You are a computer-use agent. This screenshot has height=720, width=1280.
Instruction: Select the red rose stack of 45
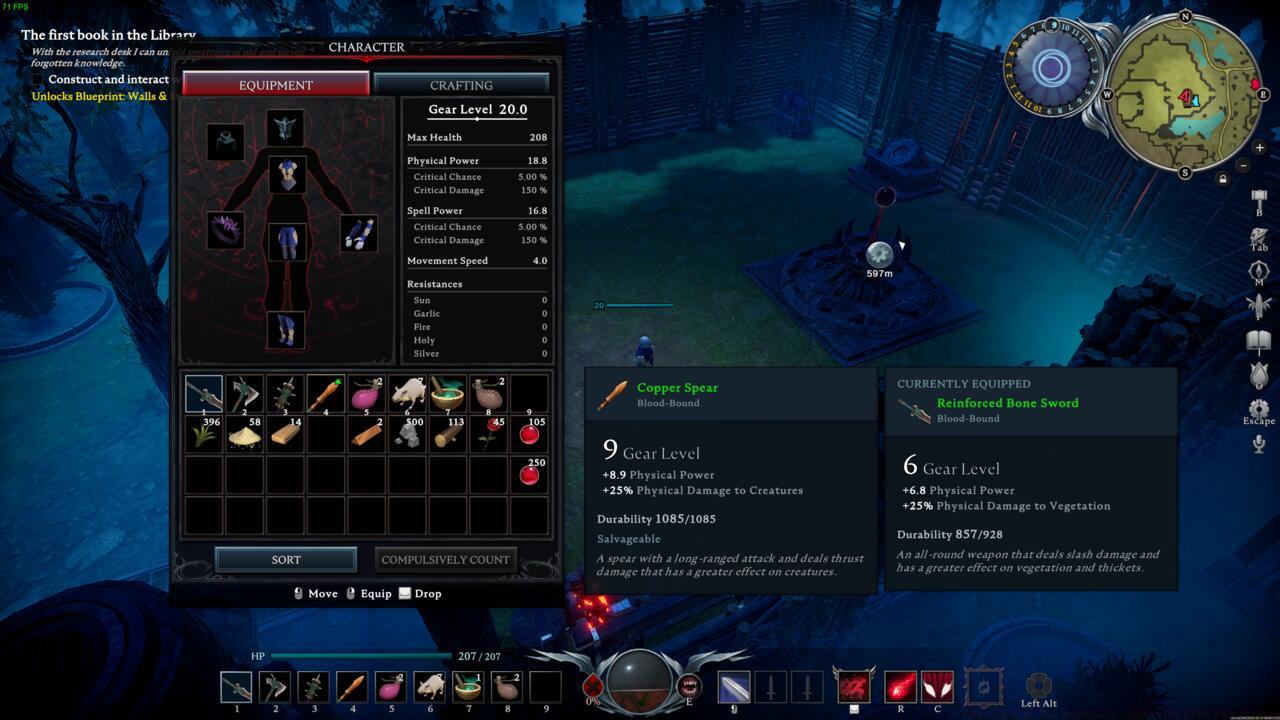[x=489, y=434]
